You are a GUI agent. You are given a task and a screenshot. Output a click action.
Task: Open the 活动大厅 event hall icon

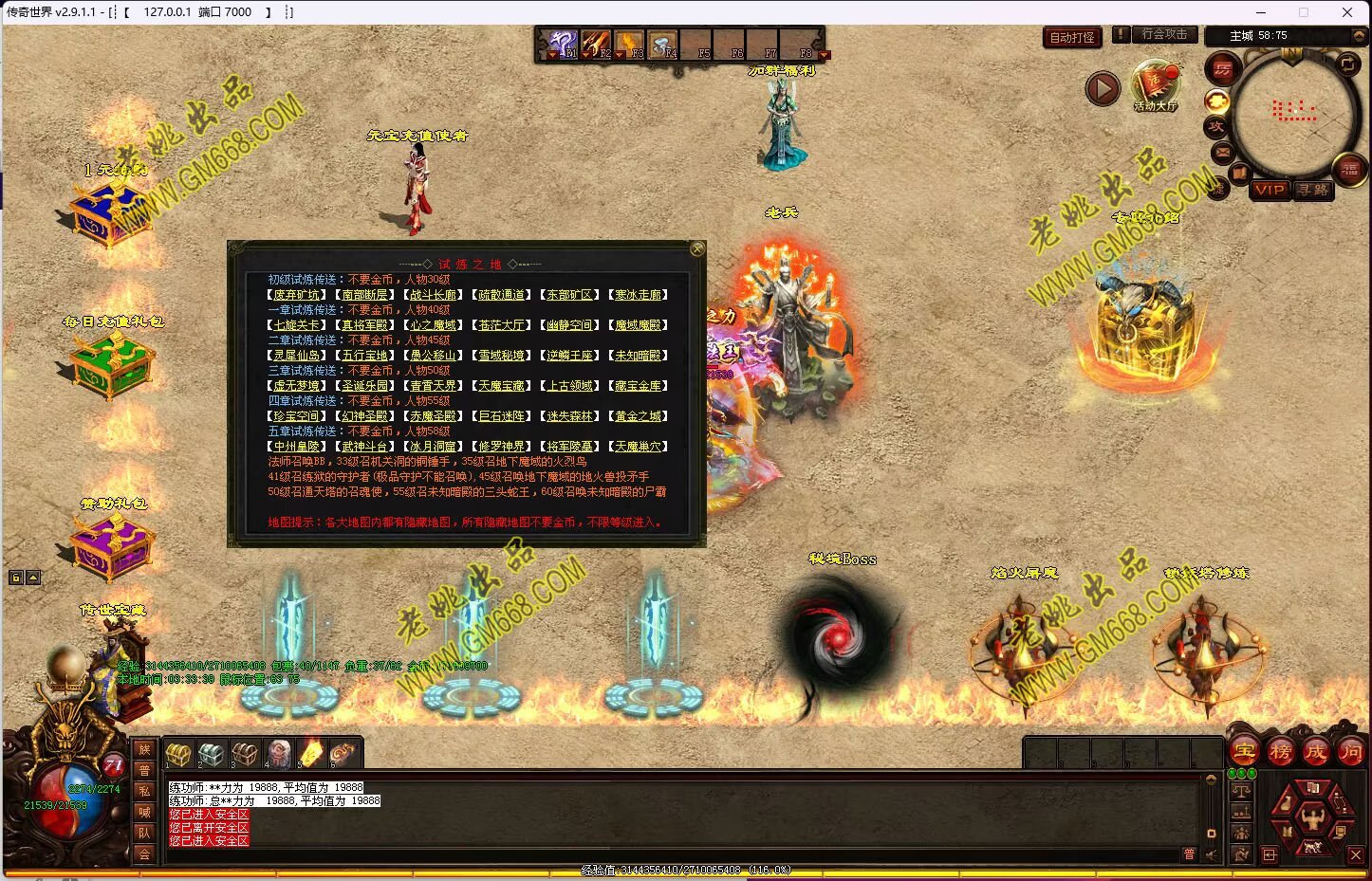pyautogui.click(x=1155, y=85)
